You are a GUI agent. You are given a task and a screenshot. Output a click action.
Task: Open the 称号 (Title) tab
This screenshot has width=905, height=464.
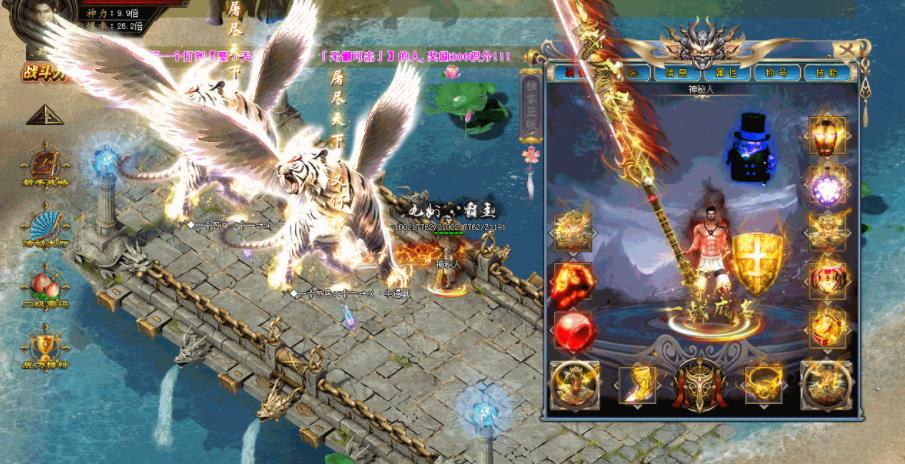(x=777, y=73)
